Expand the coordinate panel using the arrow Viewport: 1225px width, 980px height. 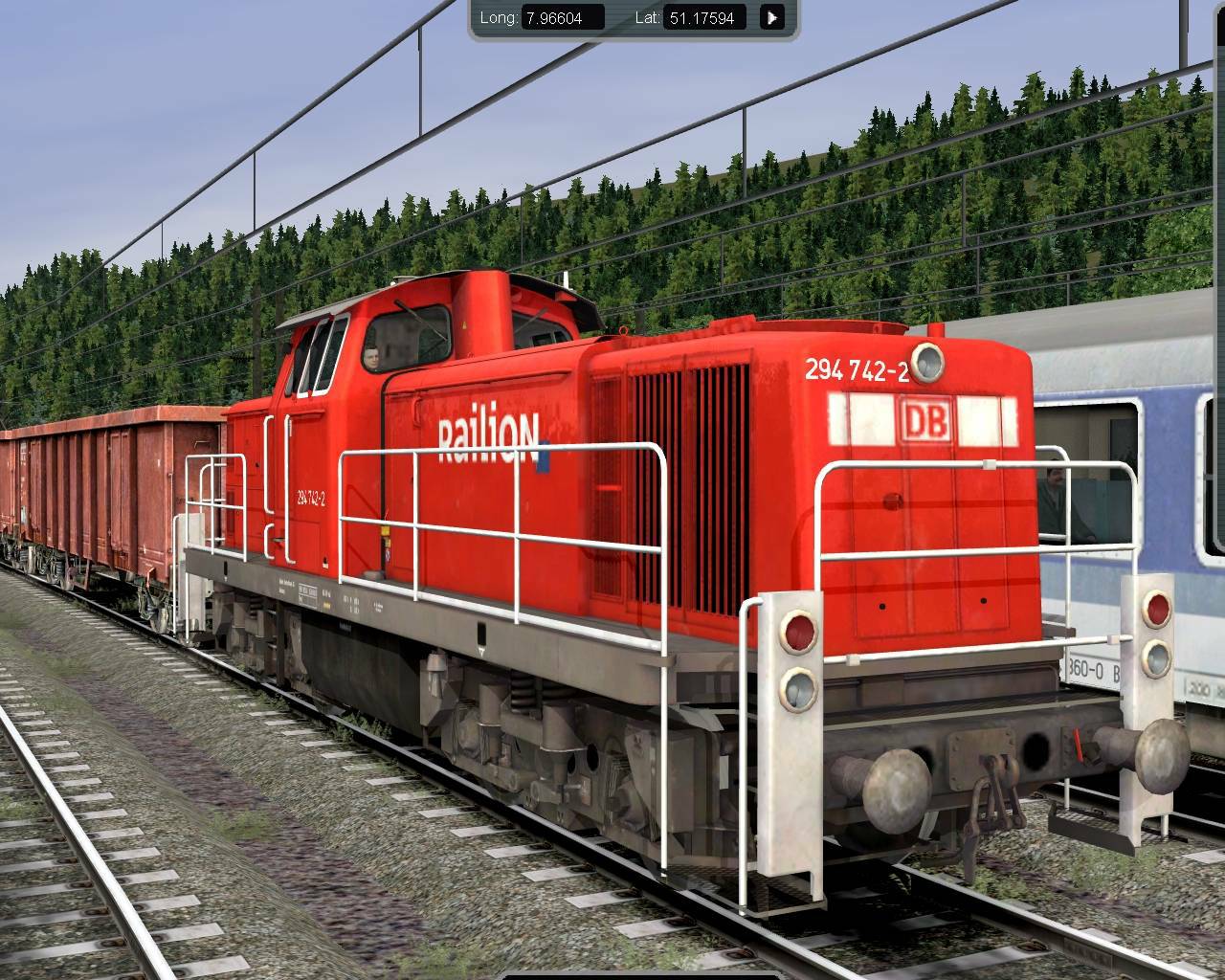tap(771, 16)
